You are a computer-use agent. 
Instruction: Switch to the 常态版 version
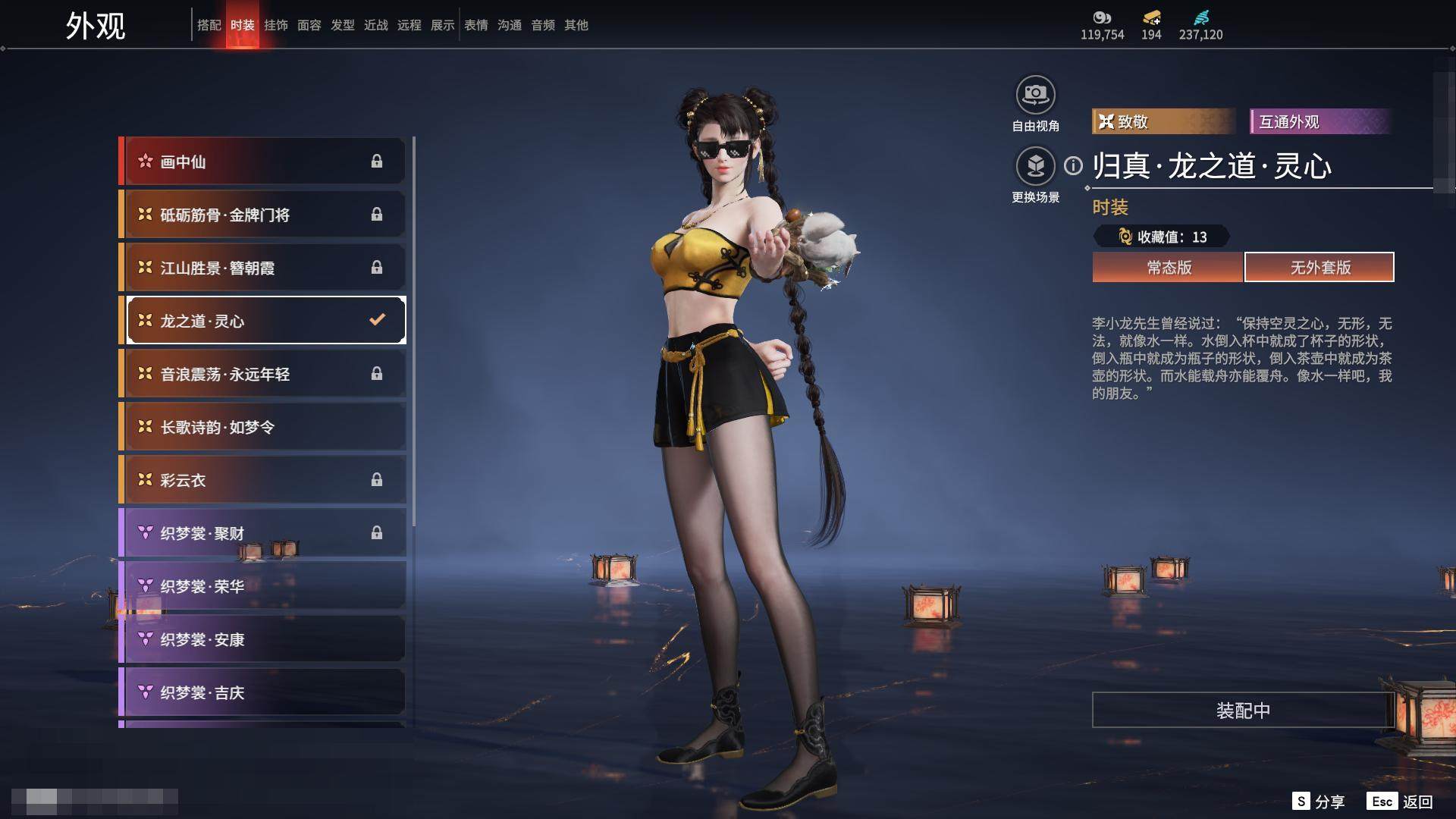[x=1168, y=267]
